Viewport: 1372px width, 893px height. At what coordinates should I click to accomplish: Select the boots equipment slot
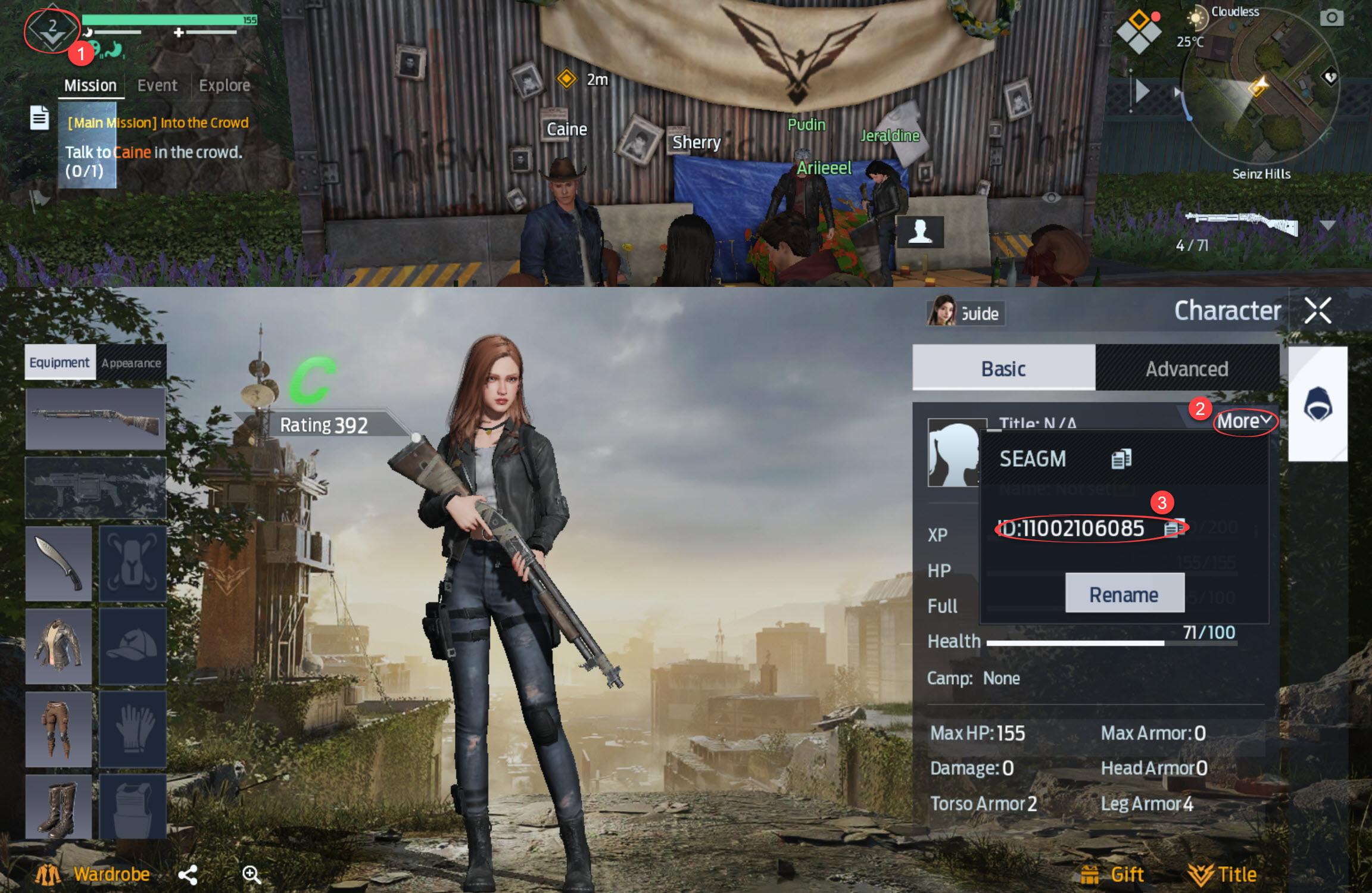[x=58, y=806]
